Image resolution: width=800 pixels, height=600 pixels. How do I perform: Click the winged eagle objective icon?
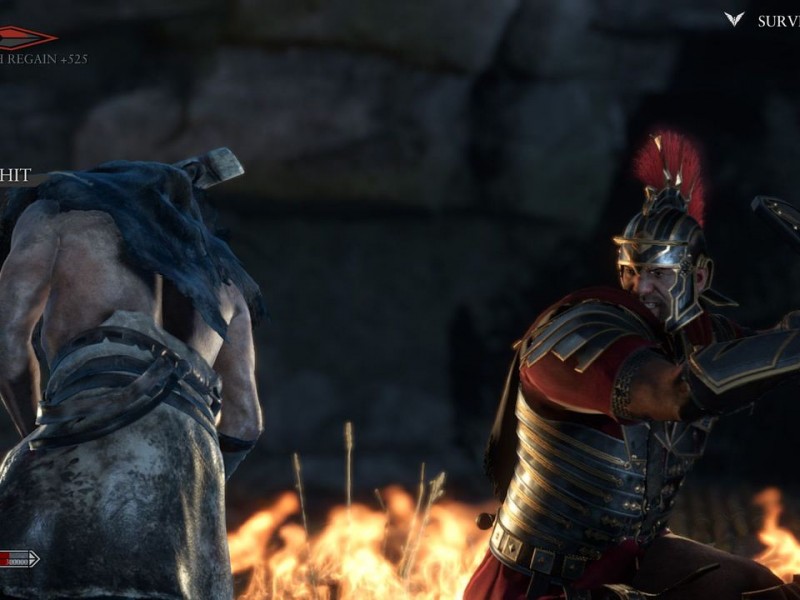pos(734,19)
